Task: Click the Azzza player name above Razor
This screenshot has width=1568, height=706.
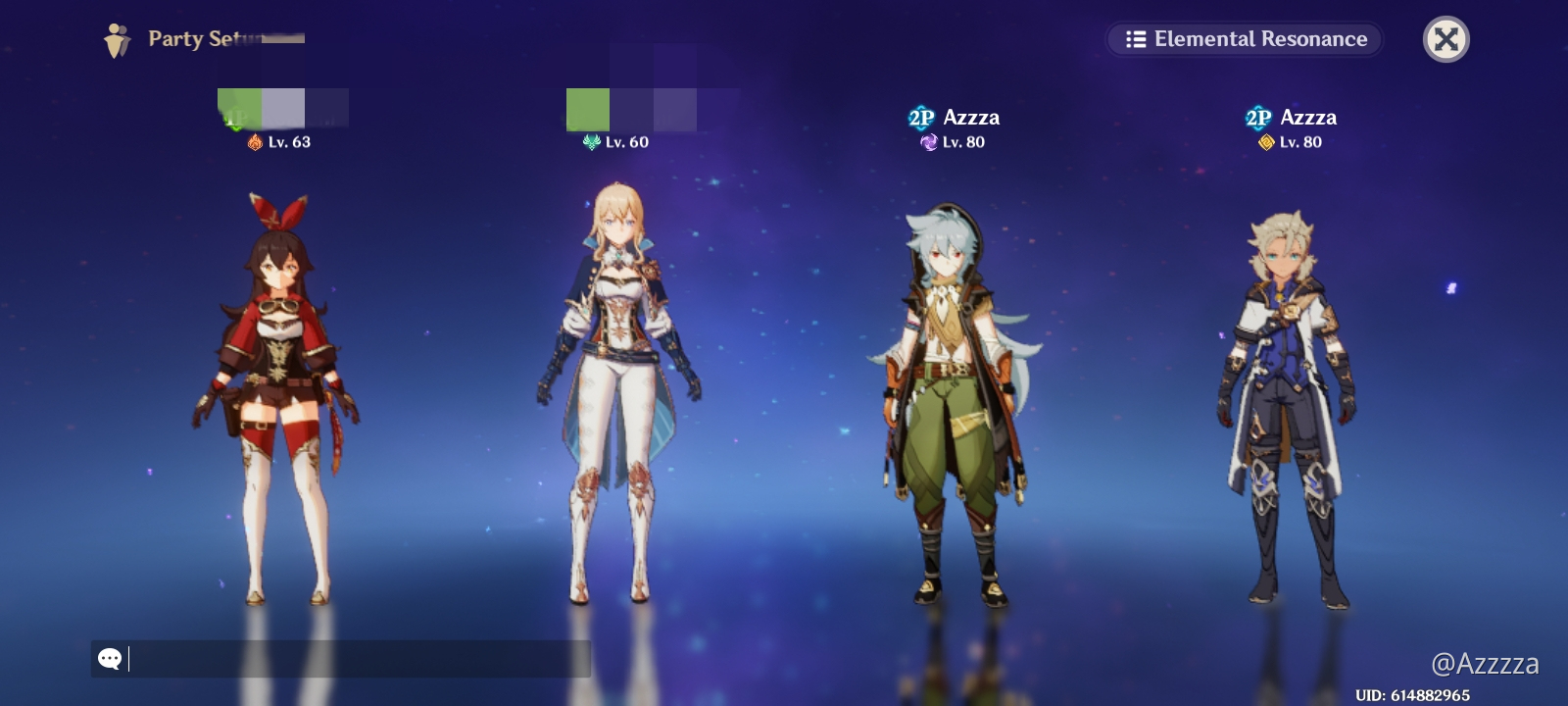Action: pos(971,118)
